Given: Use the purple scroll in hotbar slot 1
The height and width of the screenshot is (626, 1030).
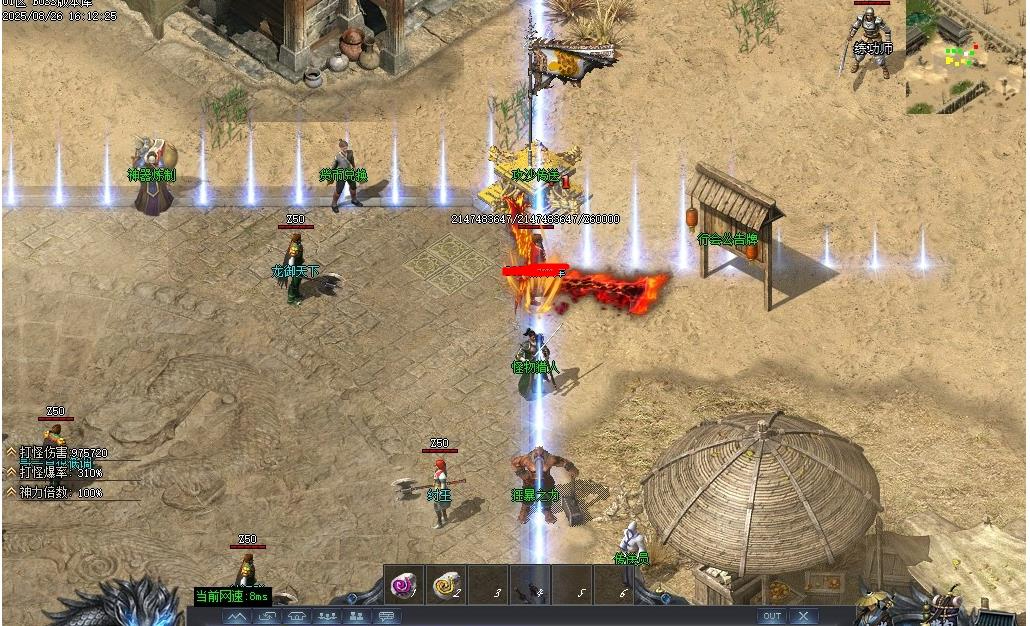Looking at the screenshot, I should (x=403, y=585).
